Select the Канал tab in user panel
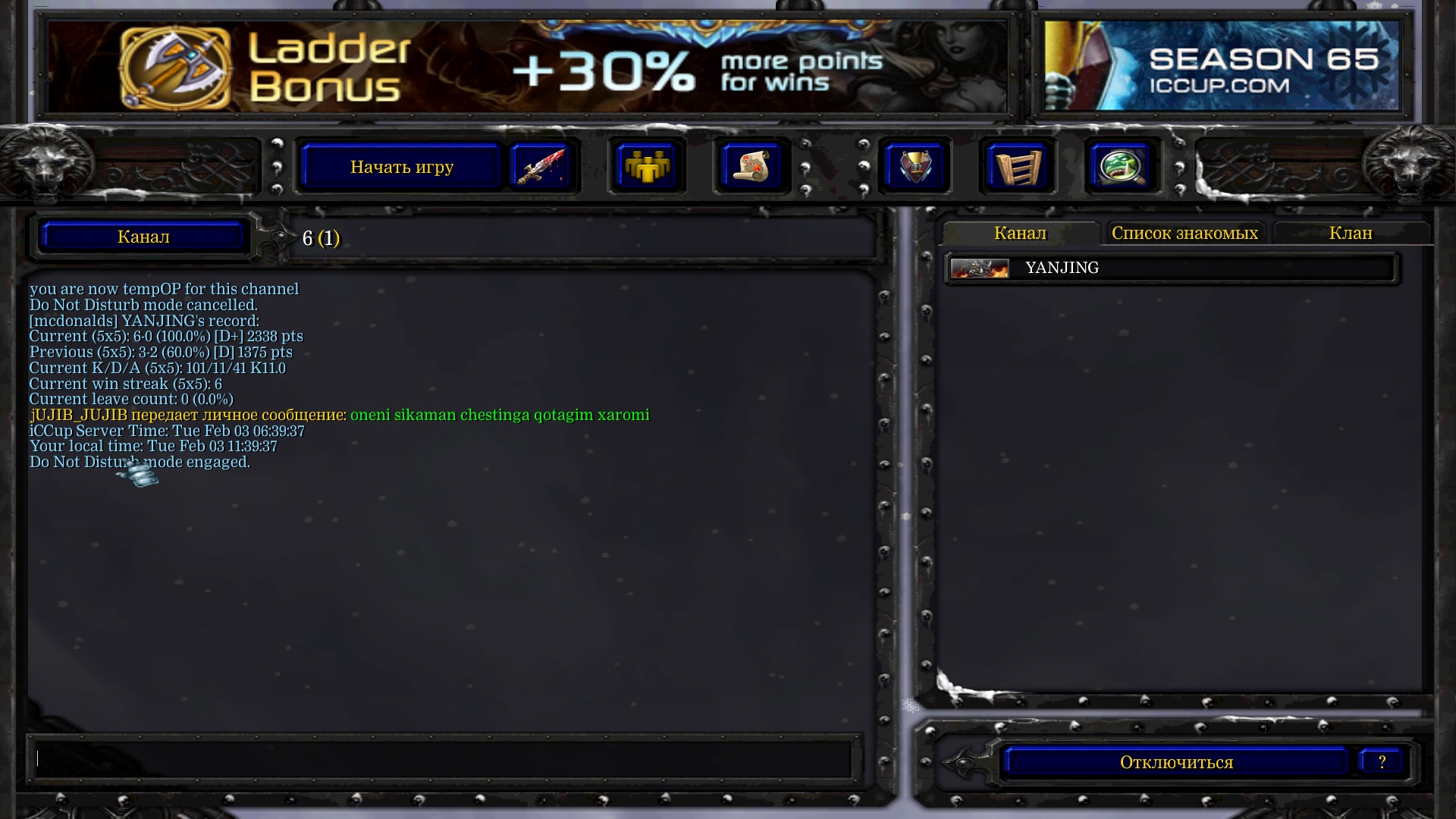Screen dimensions: 1456x819 point(1020,234)
